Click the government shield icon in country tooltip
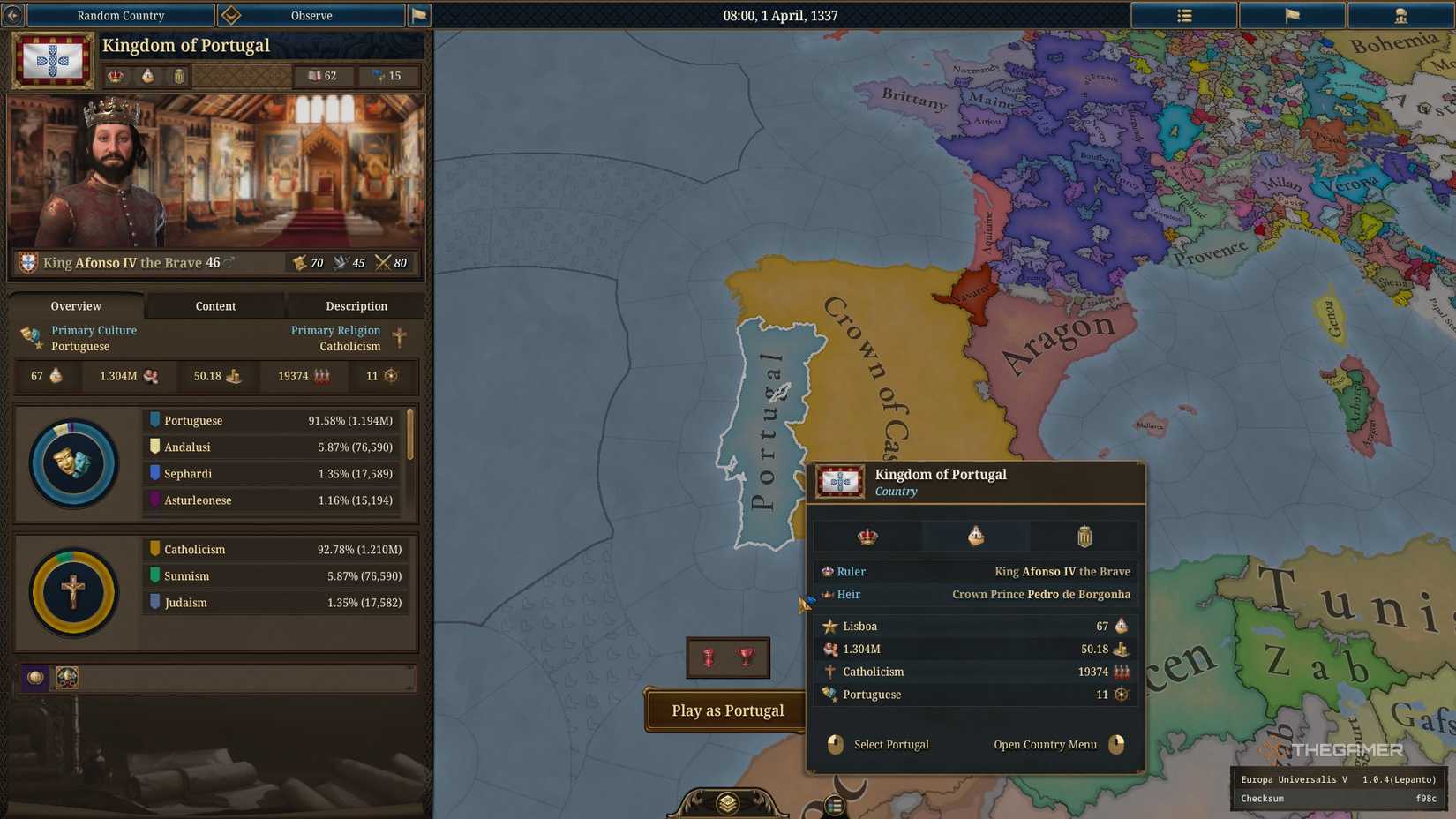Image resolution: width=1456 pixels, height=819 pixels. point(1084,536)
